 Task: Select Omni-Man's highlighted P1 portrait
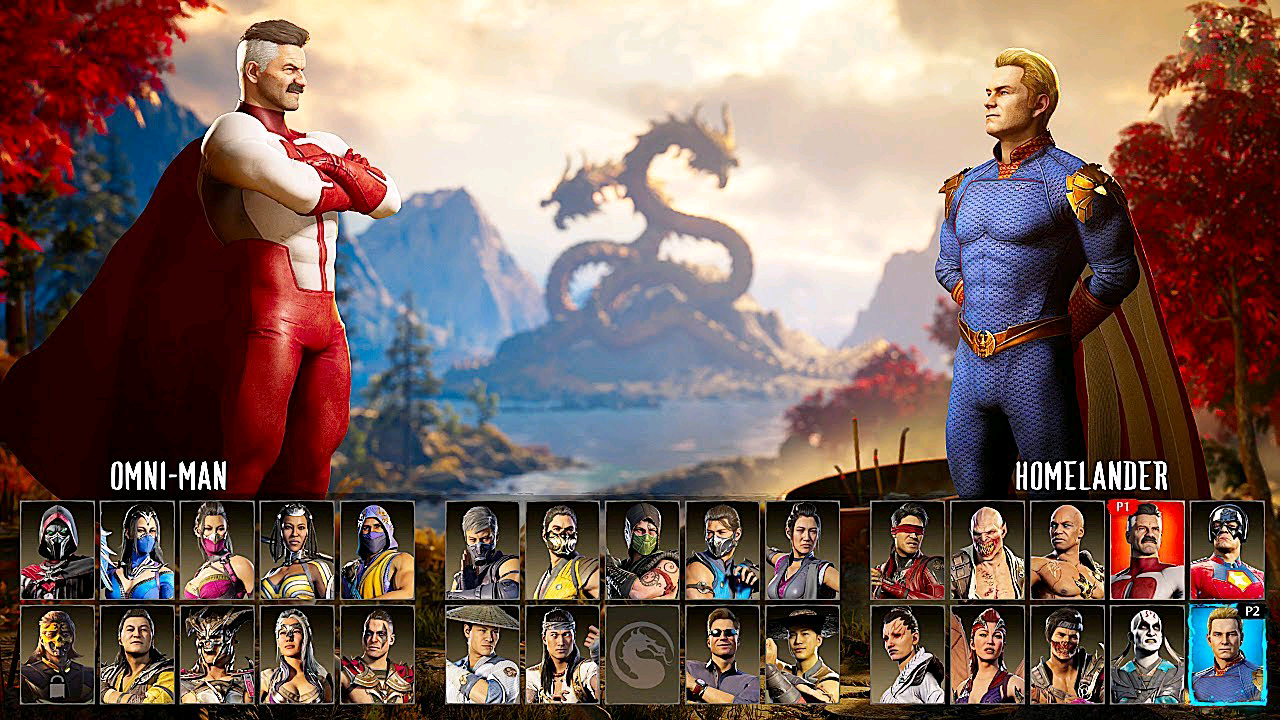click(x=1148, y=547)
